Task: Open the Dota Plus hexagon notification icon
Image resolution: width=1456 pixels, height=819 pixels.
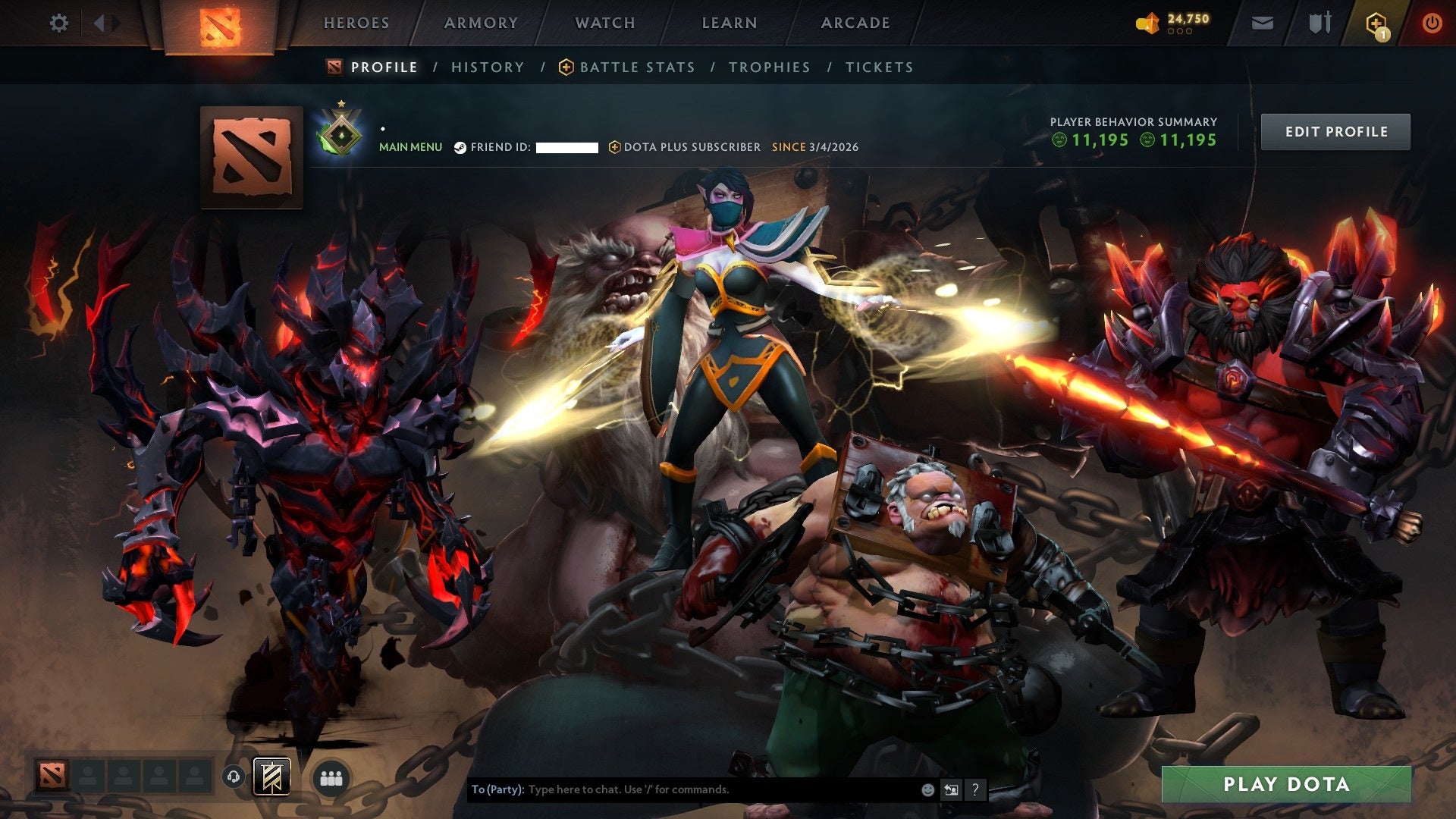Action: point(1377,23)
